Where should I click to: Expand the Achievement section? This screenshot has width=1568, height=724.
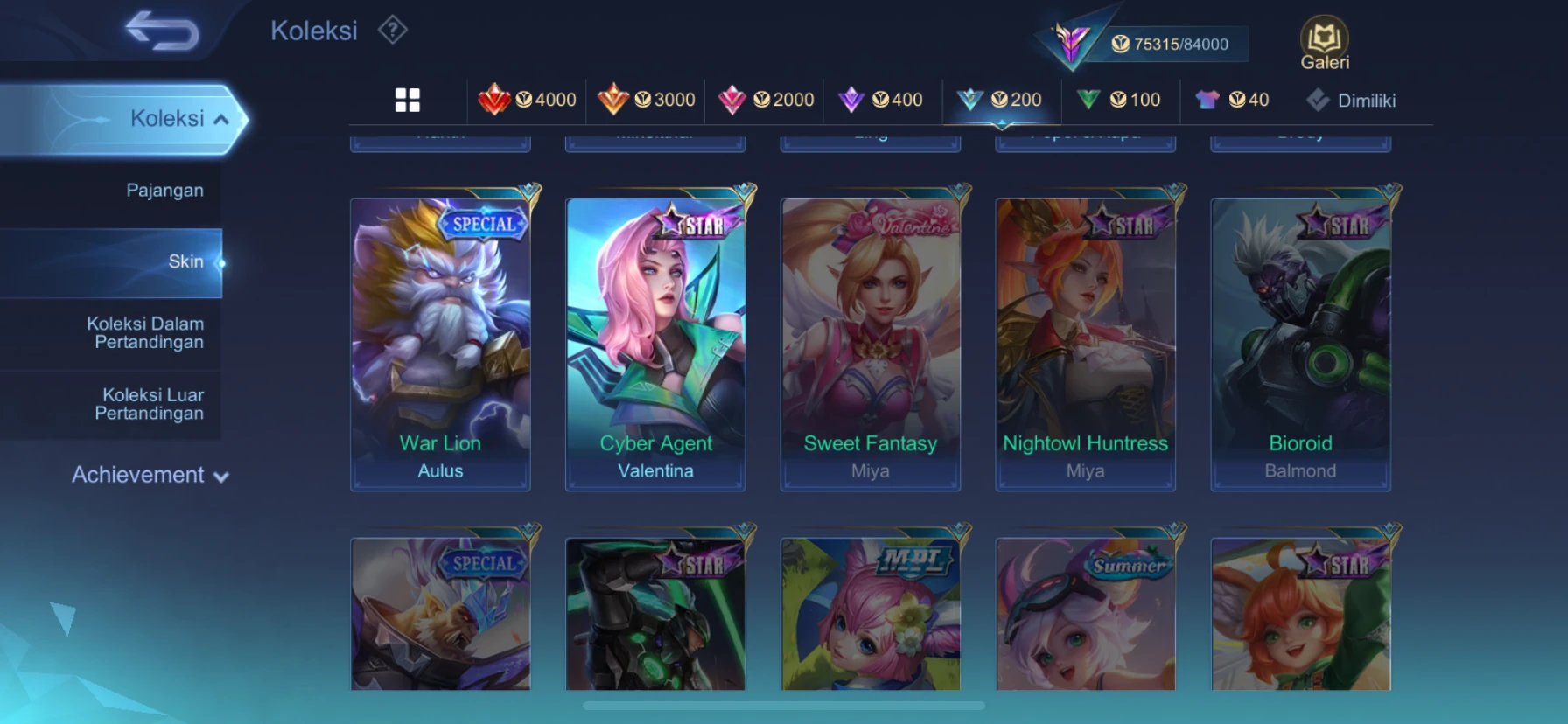point(150,476)
